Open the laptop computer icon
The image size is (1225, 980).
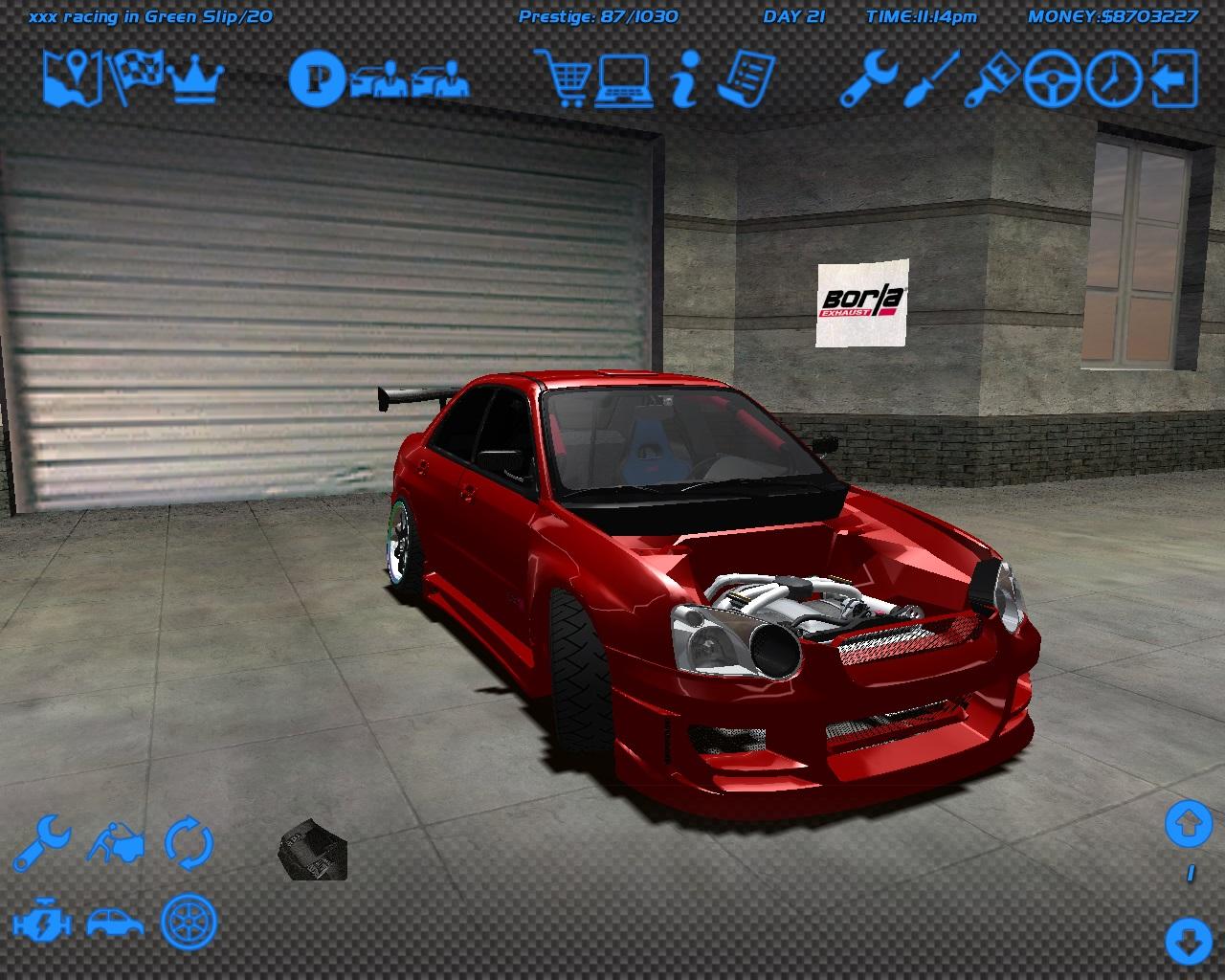pos(624,78)
